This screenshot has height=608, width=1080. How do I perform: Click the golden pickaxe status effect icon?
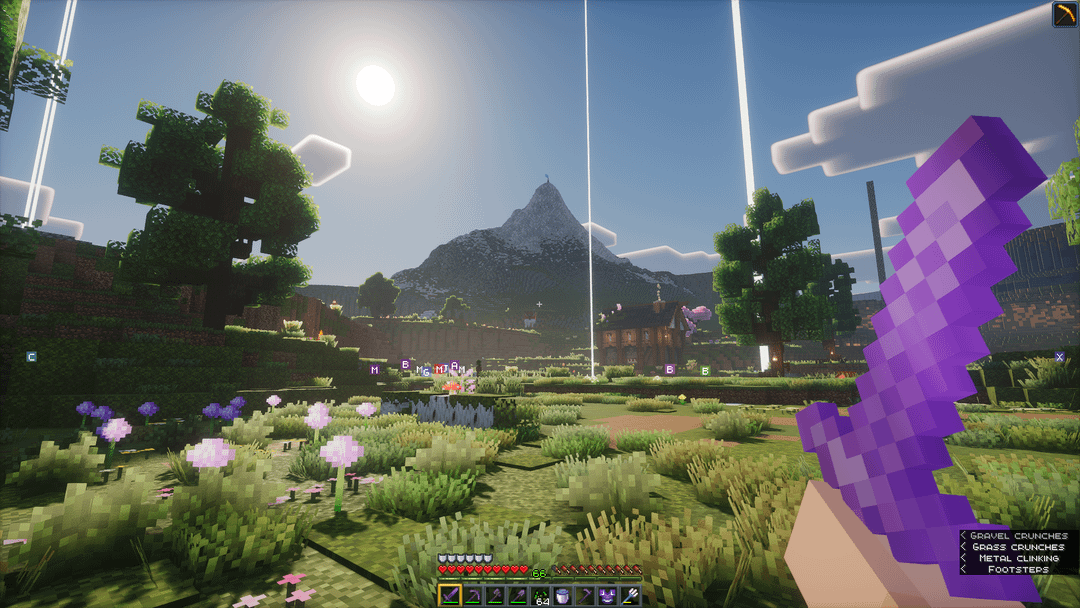pos(1064,14)
